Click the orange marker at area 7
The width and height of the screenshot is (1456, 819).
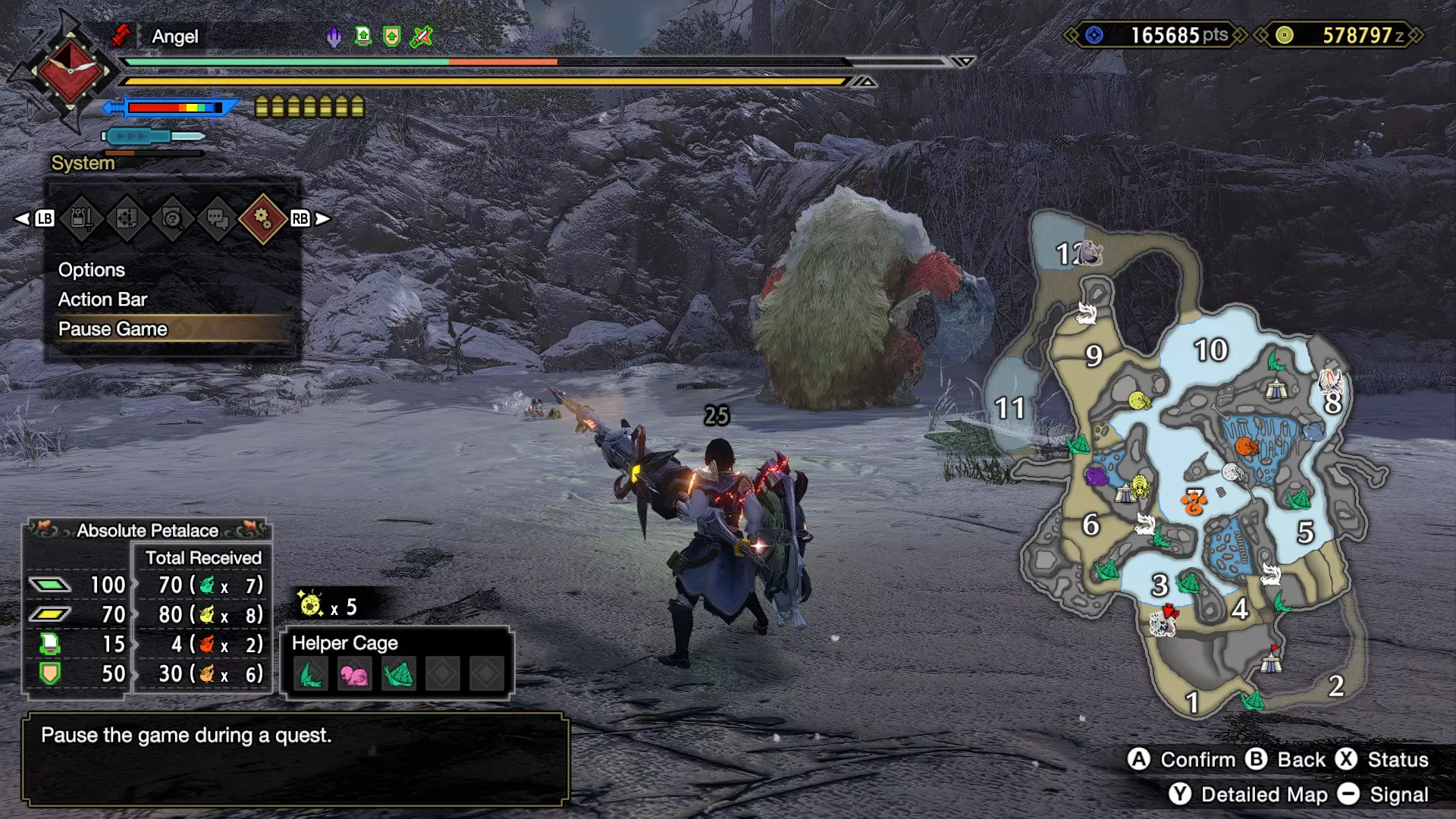1194,501
